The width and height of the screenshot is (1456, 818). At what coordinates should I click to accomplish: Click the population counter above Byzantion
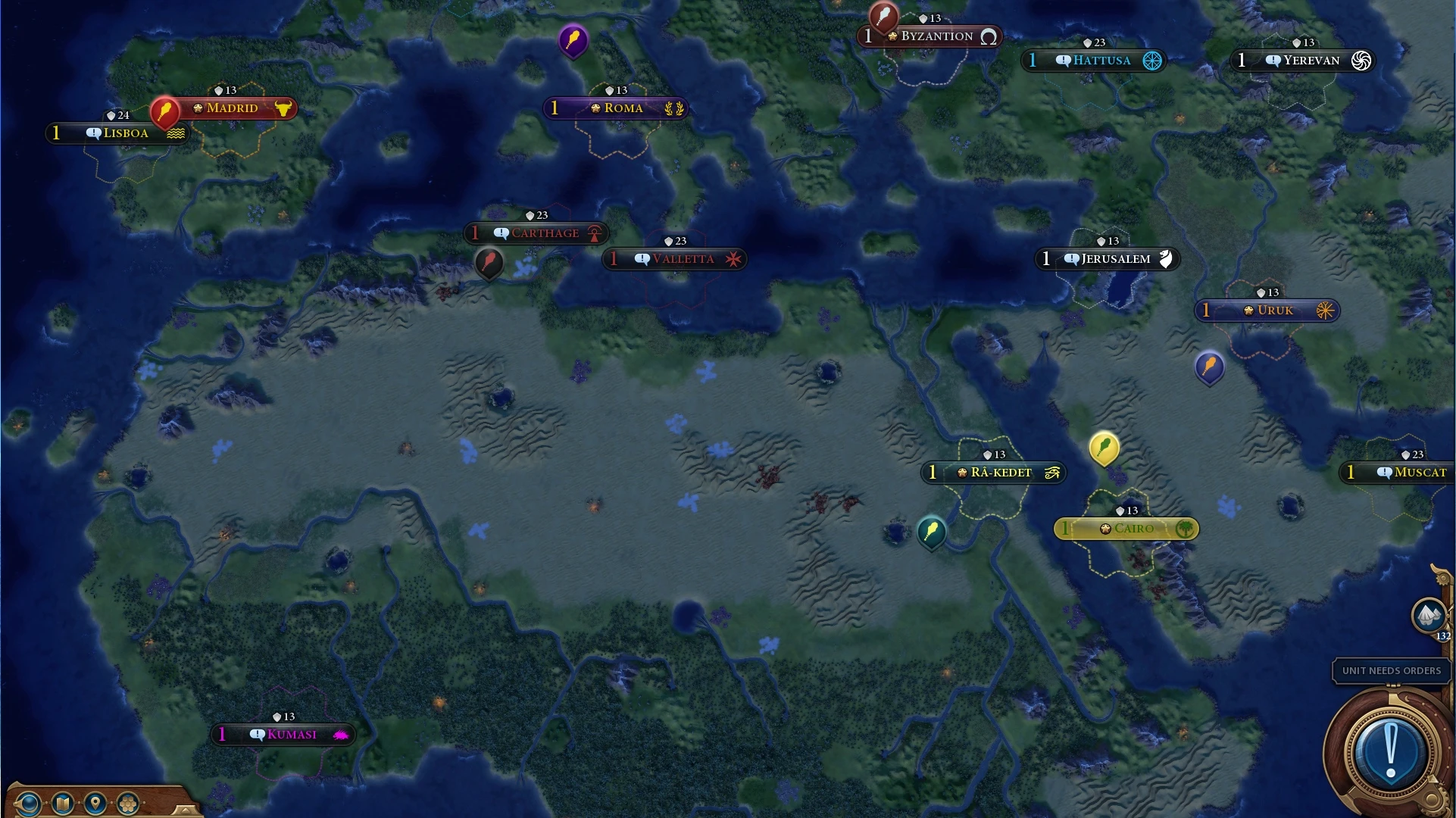(x=931, y=18)
